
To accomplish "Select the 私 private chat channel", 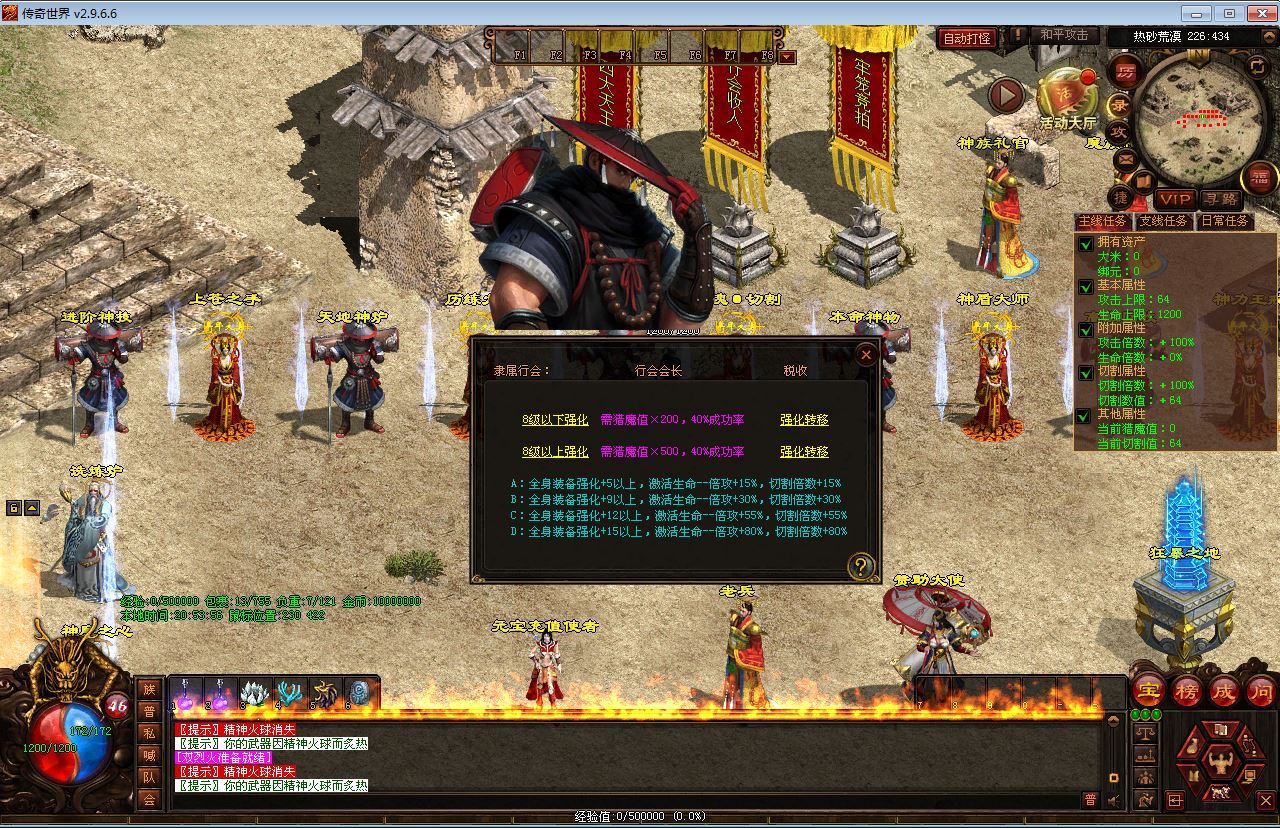I will 149,733.
